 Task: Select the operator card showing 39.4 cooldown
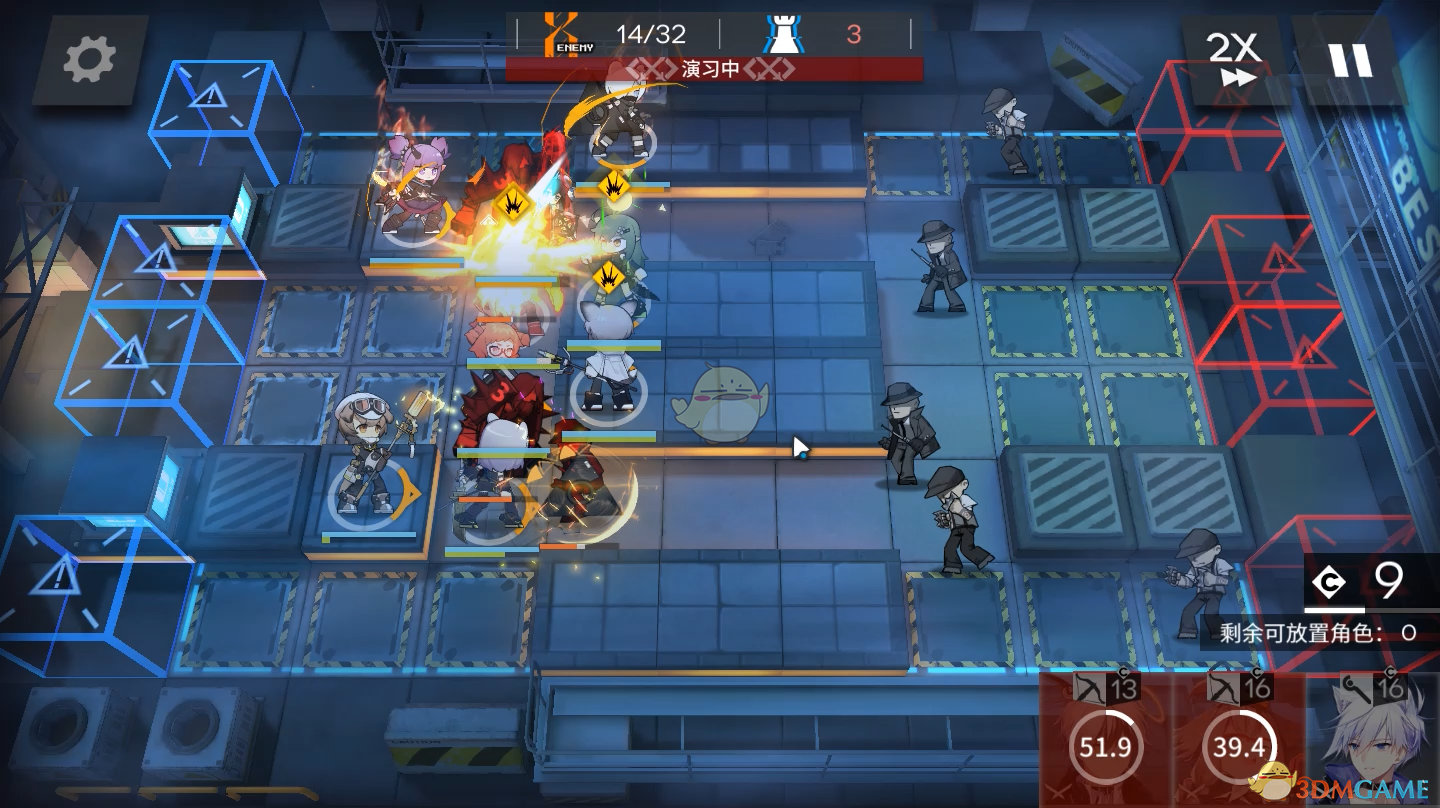(1238, 742)
